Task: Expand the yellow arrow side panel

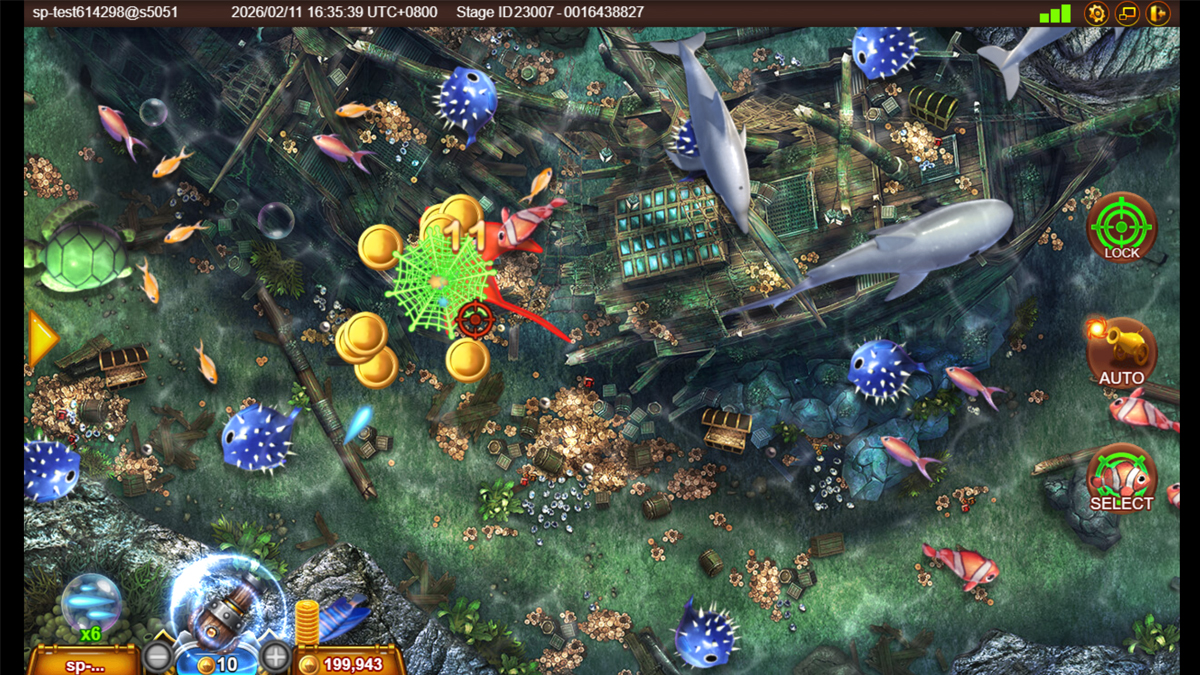Action: [x=42, y=340]
